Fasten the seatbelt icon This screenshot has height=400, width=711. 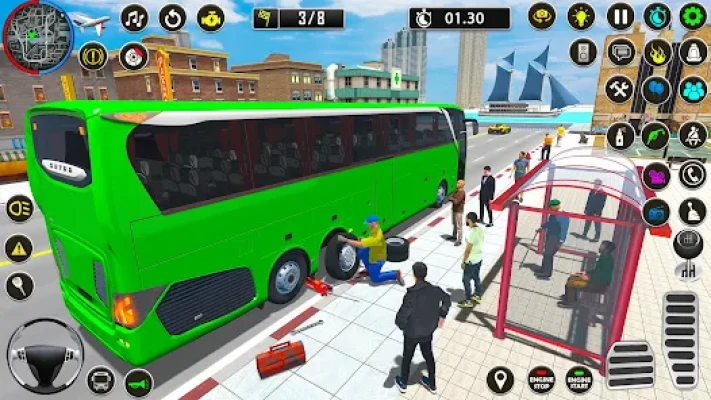(692, 134)
